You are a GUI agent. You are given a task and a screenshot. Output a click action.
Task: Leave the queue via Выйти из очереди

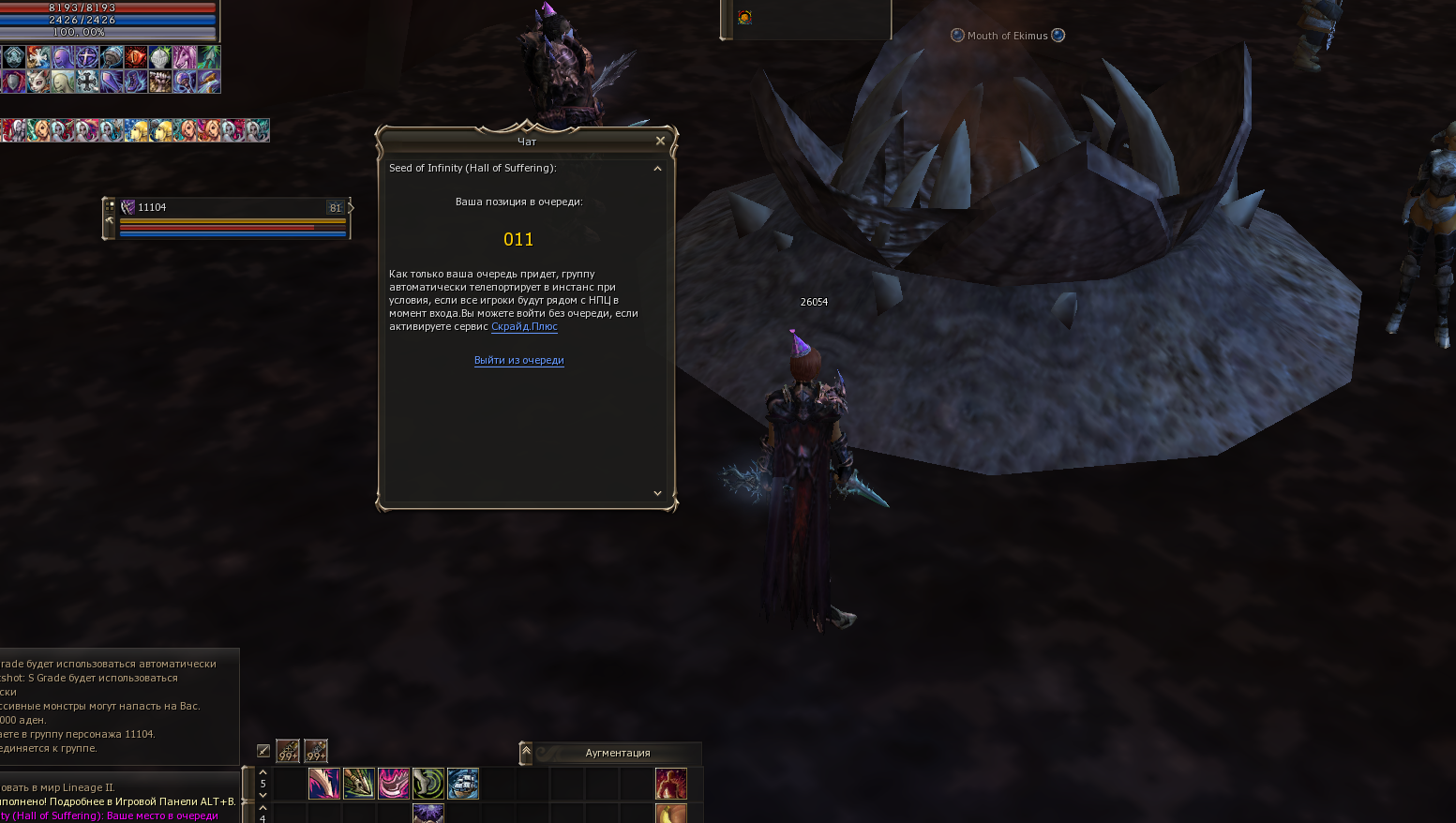[x=518, y=360]
